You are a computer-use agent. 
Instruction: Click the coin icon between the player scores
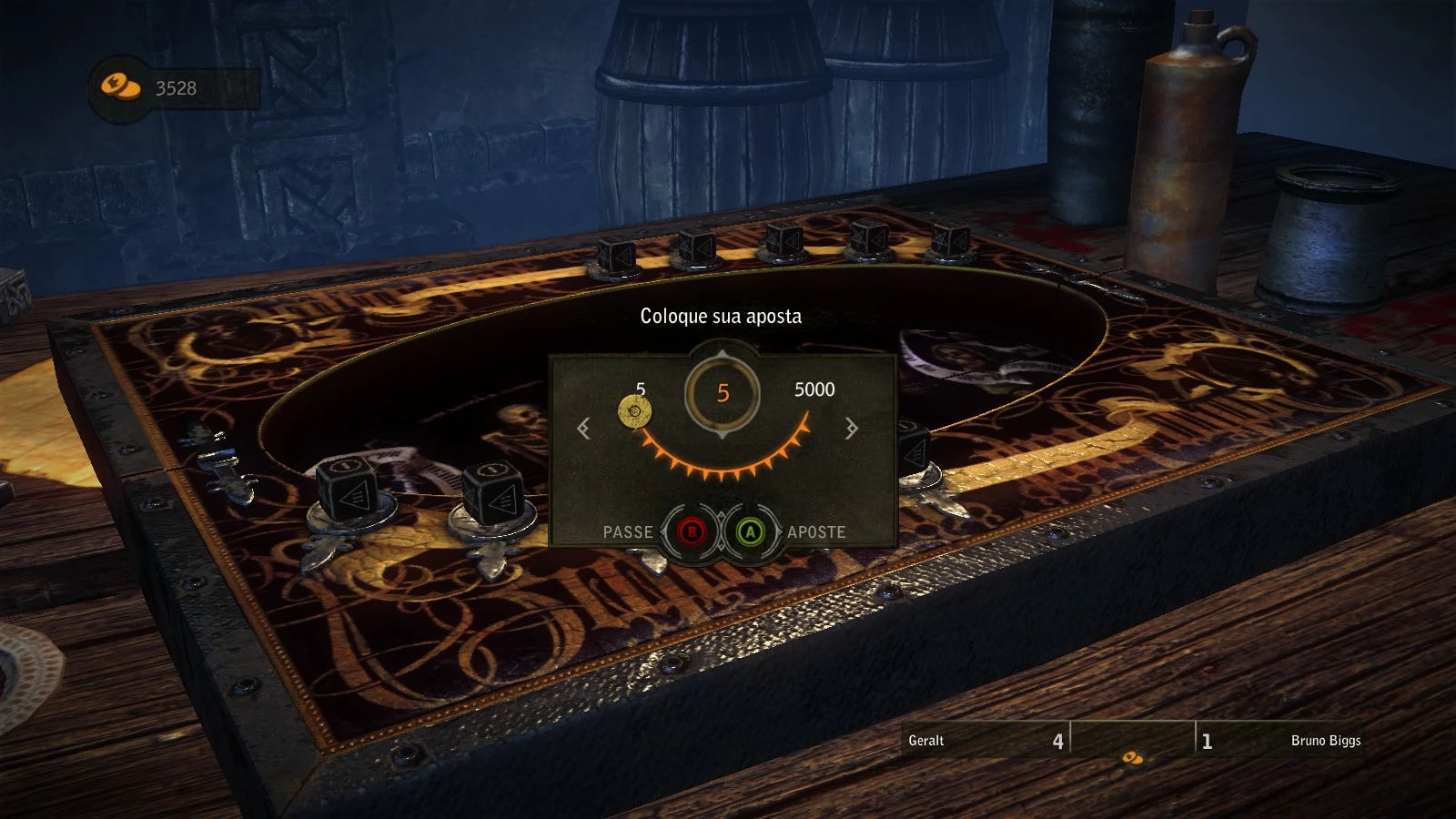1131,756
